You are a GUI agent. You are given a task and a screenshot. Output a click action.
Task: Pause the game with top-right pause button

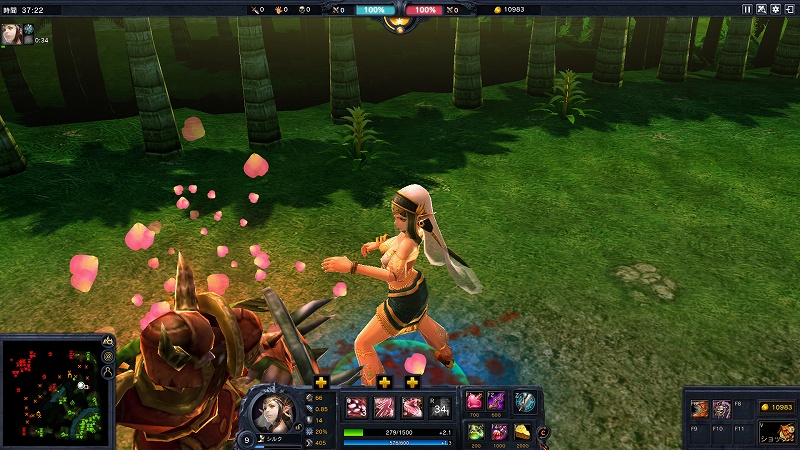[747, 9]
